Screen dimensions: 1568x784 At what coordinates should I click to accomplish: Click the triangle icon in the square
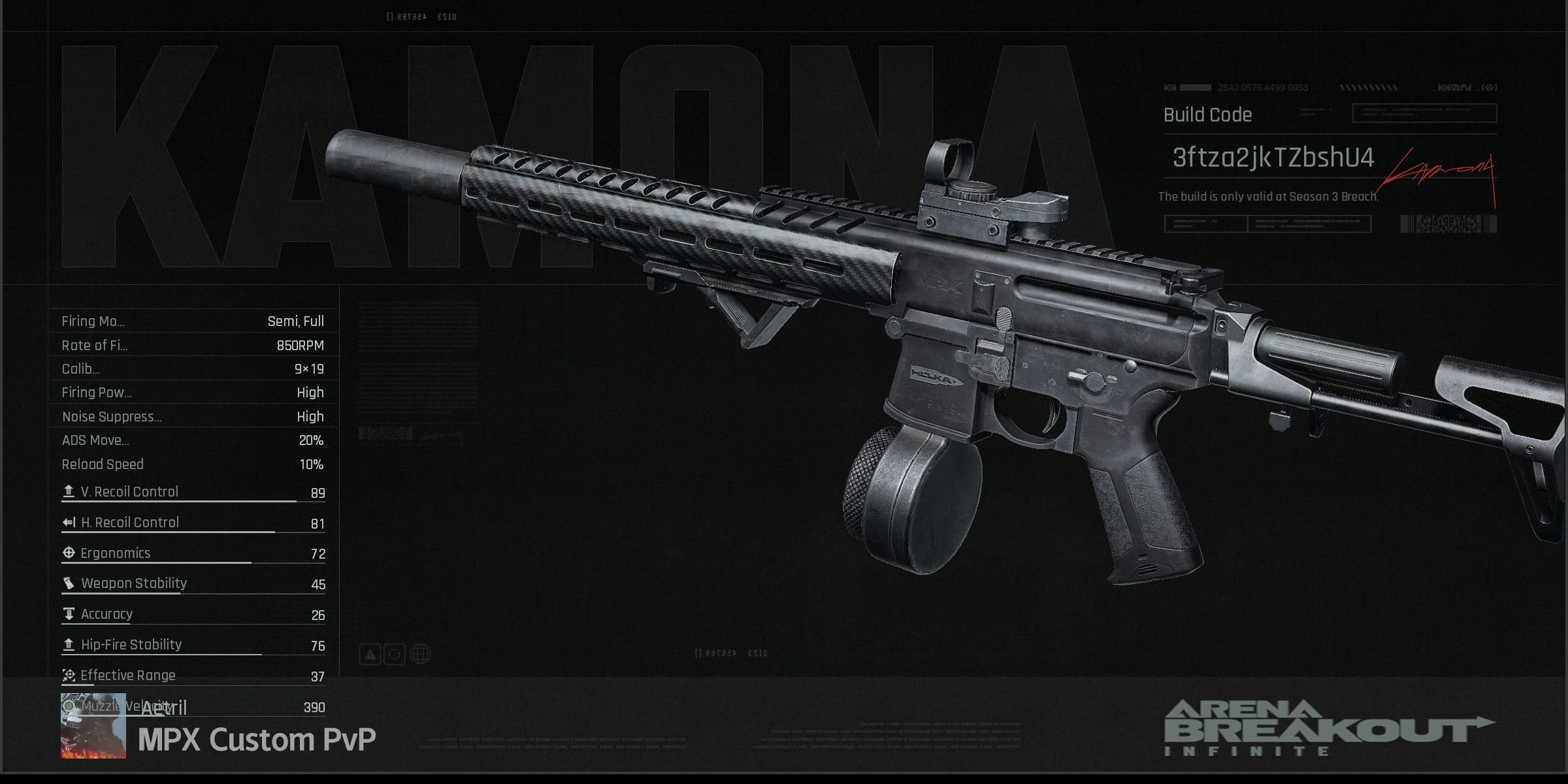tap(370, 654)
